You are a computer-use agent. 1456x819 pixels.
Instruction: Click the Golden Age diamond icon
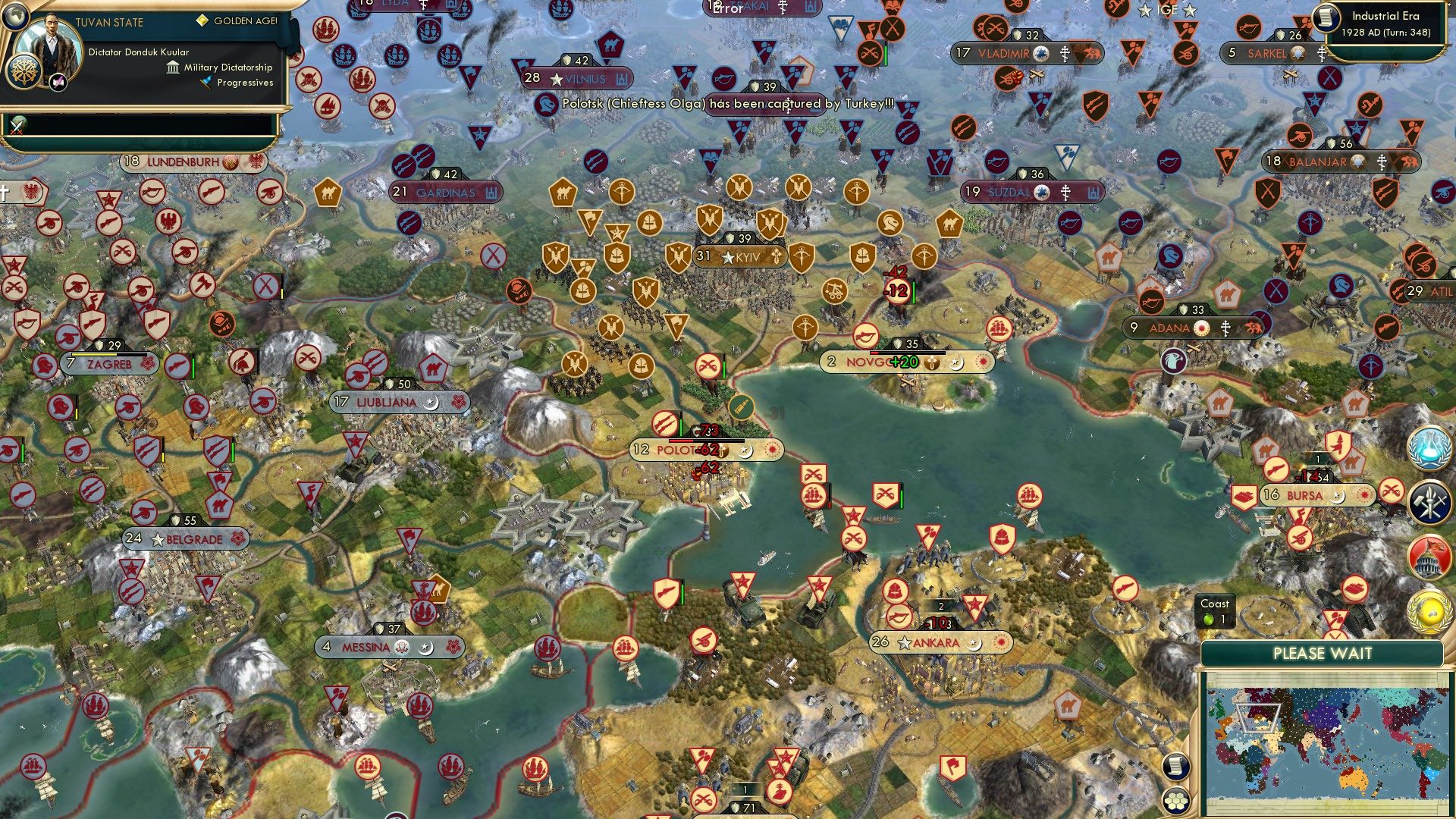coord(202,23)
